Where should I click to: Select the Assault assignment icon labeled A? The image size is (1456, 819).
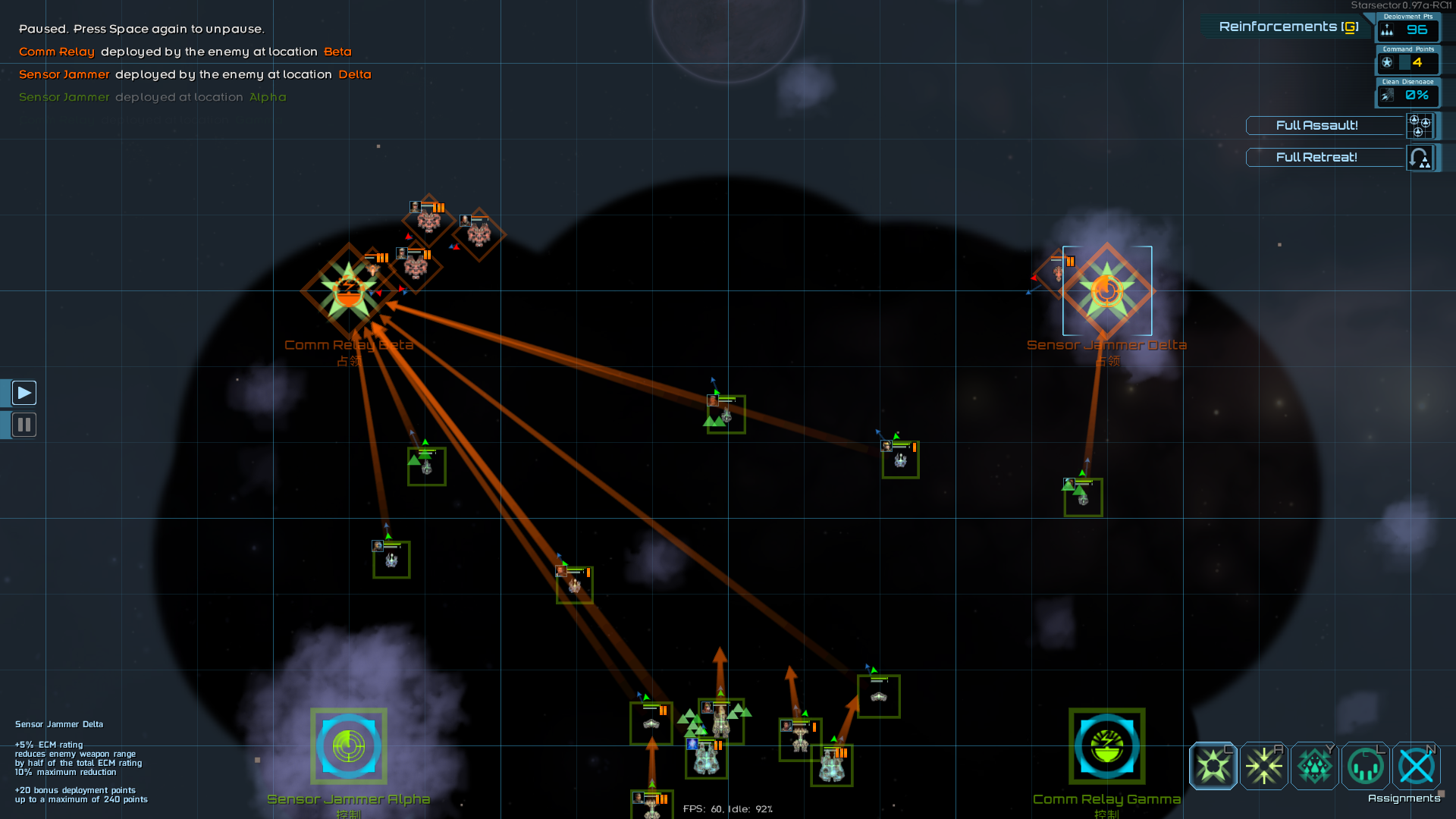1263,766
